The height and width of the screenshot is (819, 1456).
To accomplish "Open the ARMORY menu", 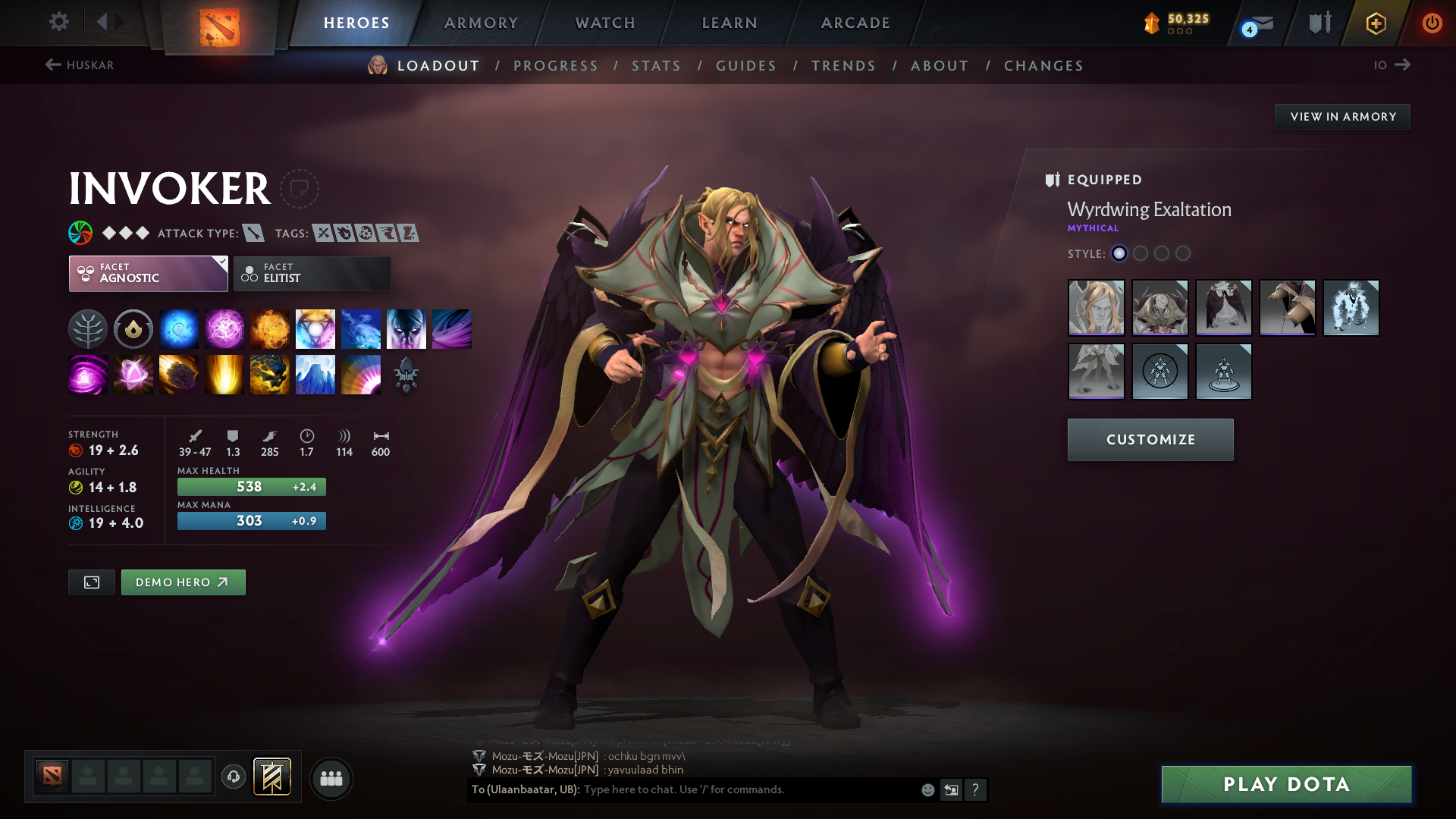I will 480,23.
